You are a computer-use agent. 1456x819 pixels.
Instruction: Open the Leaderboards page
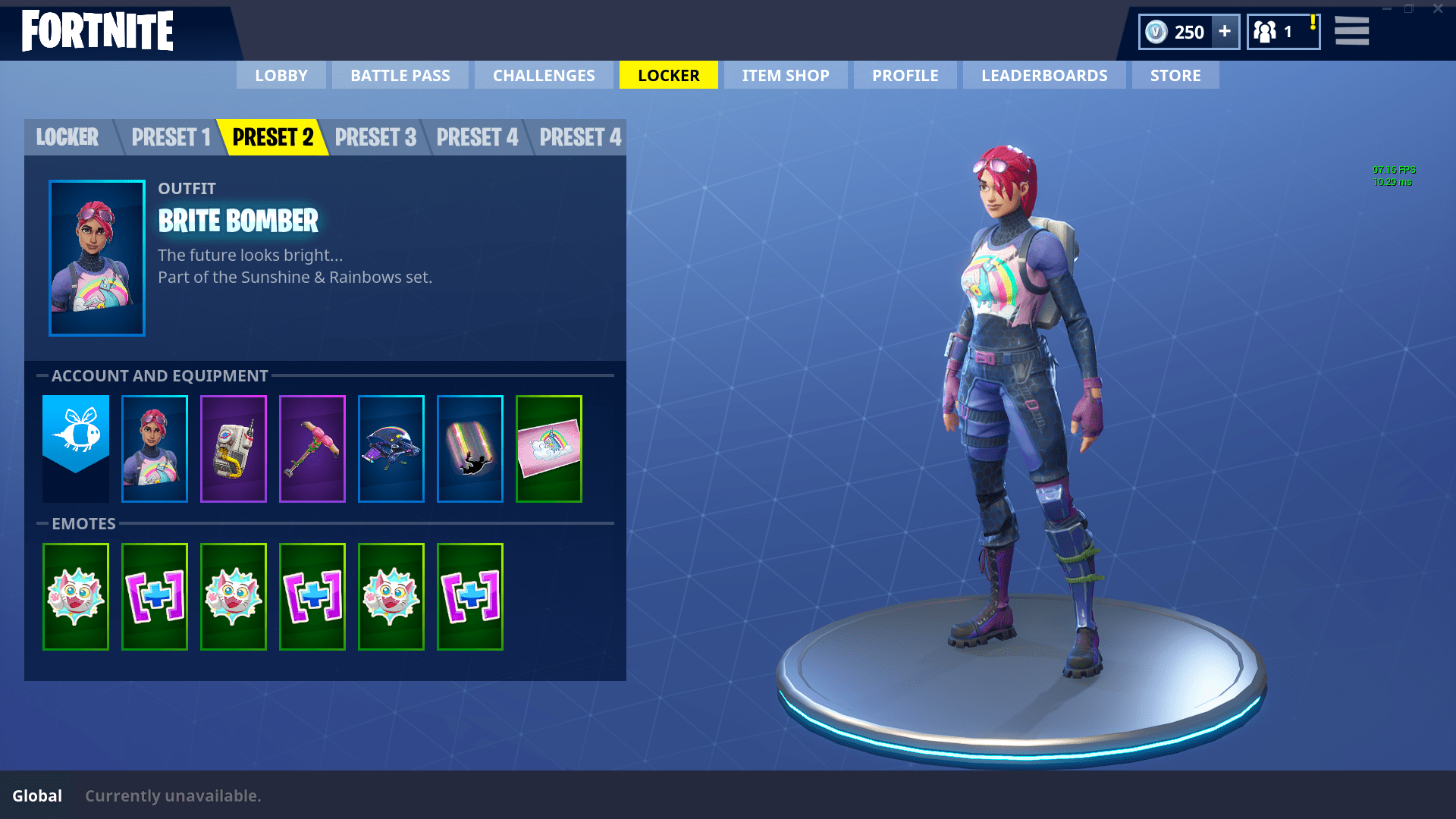tap(1043, 75)
